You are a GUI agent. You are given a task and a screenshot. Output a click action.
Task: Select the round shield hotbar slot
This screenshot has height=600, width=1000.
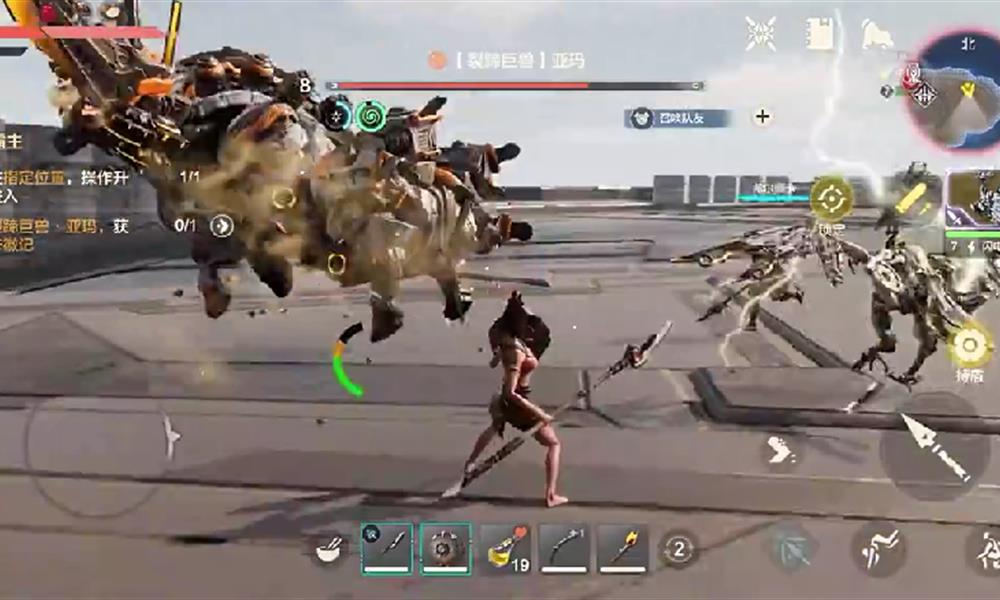tap(445, 548)
